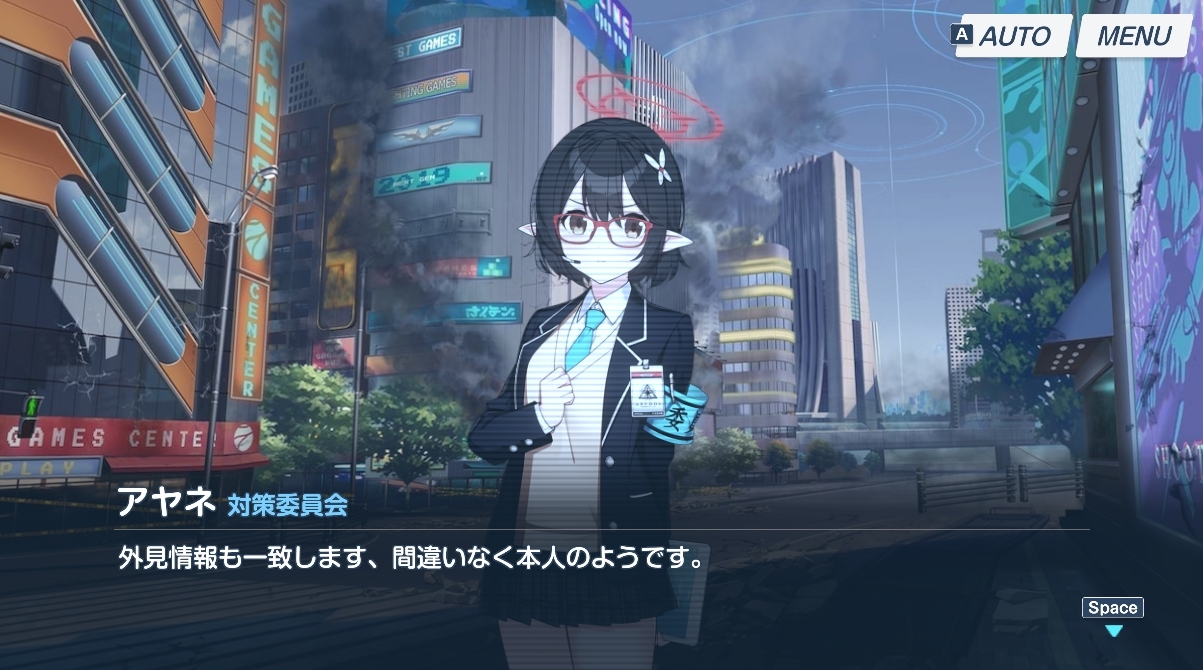This screenshot has height=670, width=1203.
Task: Advance dialogue with the cyan triangle arrow
Action: tap(1113, 631)
